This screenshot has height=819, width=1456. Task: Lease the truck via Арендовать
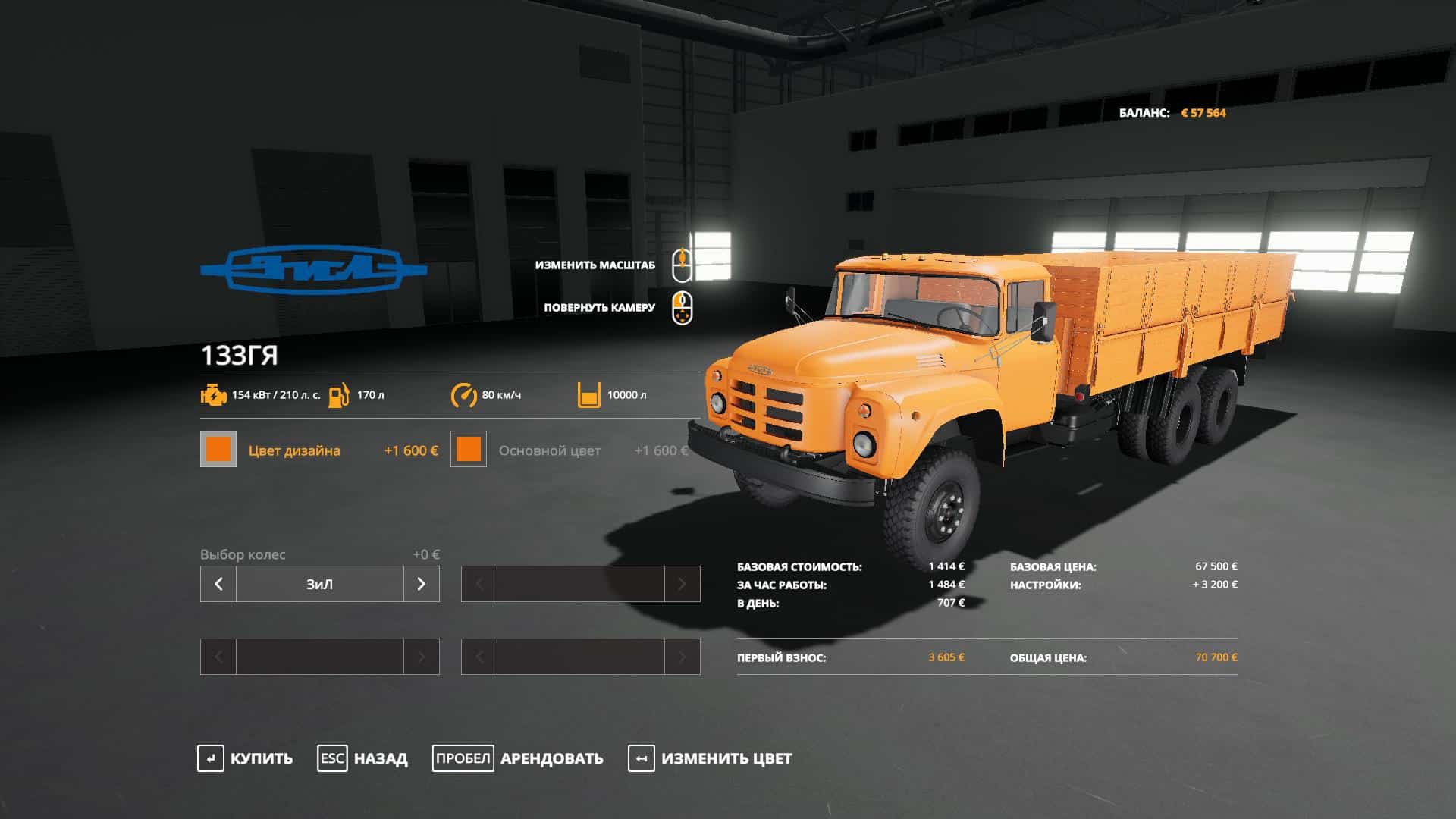[518, 758]
